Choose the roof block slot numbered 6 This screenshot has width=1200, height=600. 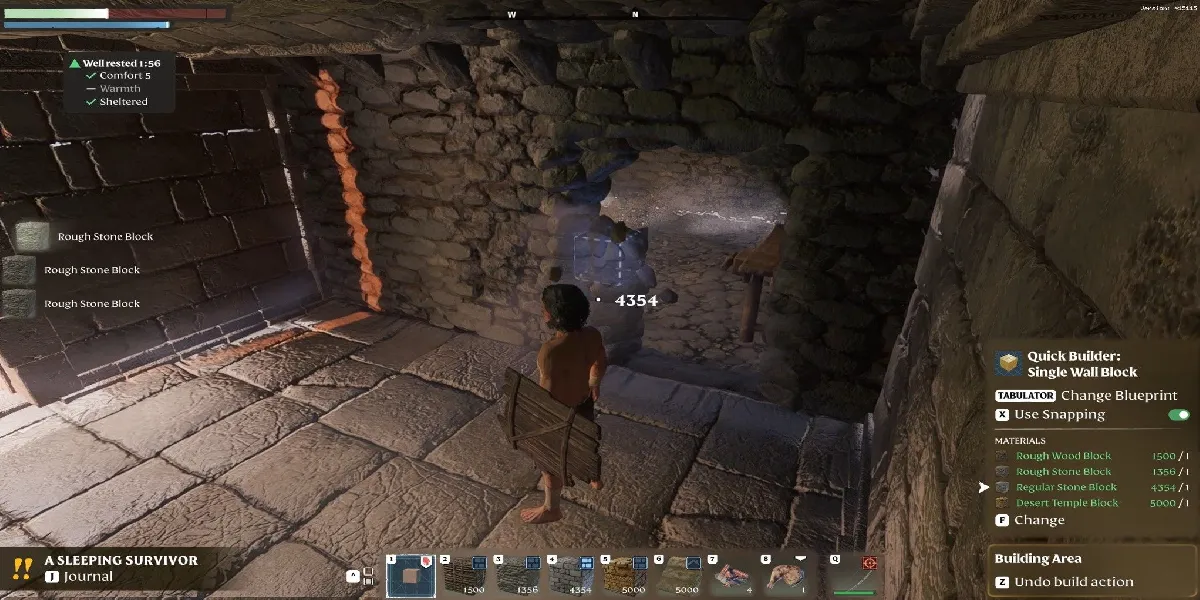point(679,575)
